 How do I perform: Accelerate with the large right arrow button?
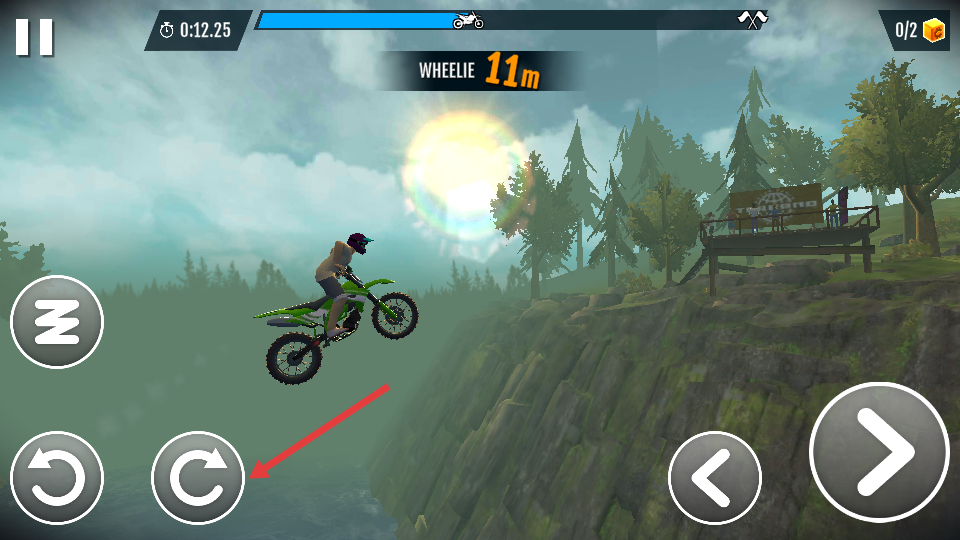pos(879,452)
